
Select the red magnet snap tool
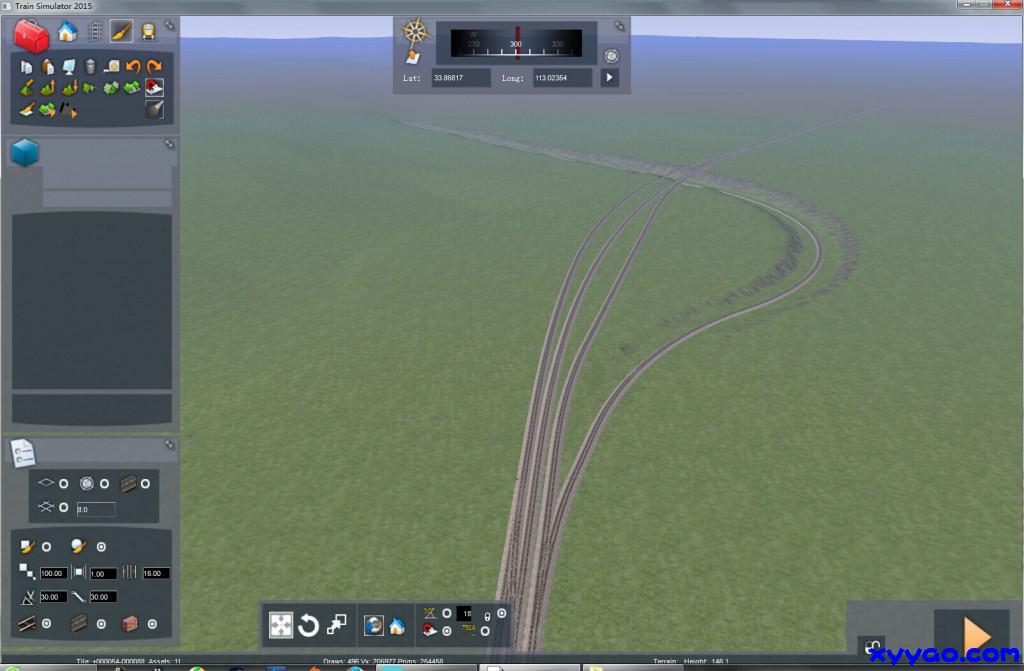[x=154, y=87]
